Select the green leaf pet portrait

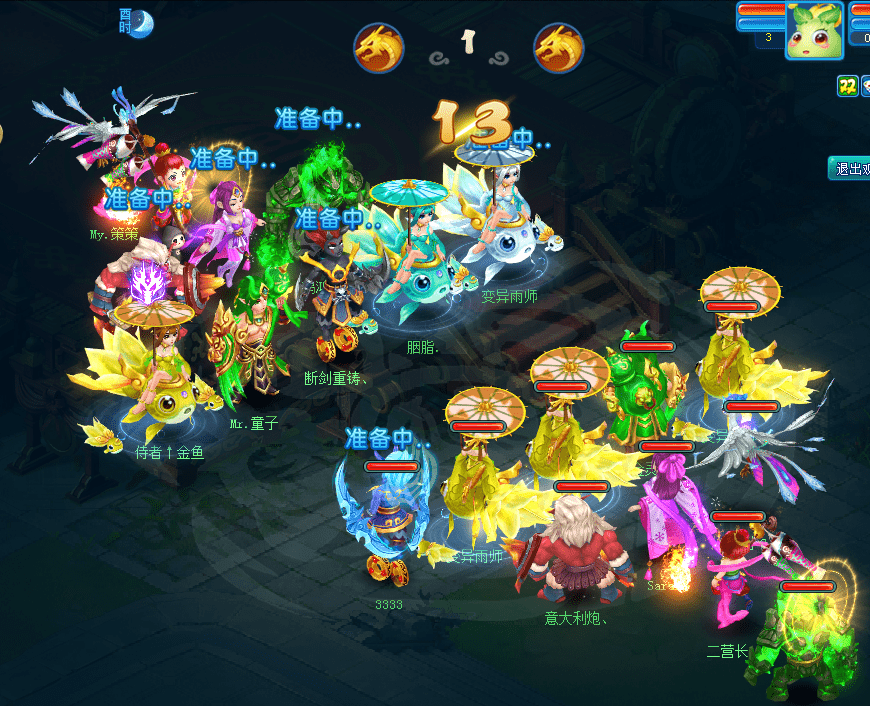814,31
